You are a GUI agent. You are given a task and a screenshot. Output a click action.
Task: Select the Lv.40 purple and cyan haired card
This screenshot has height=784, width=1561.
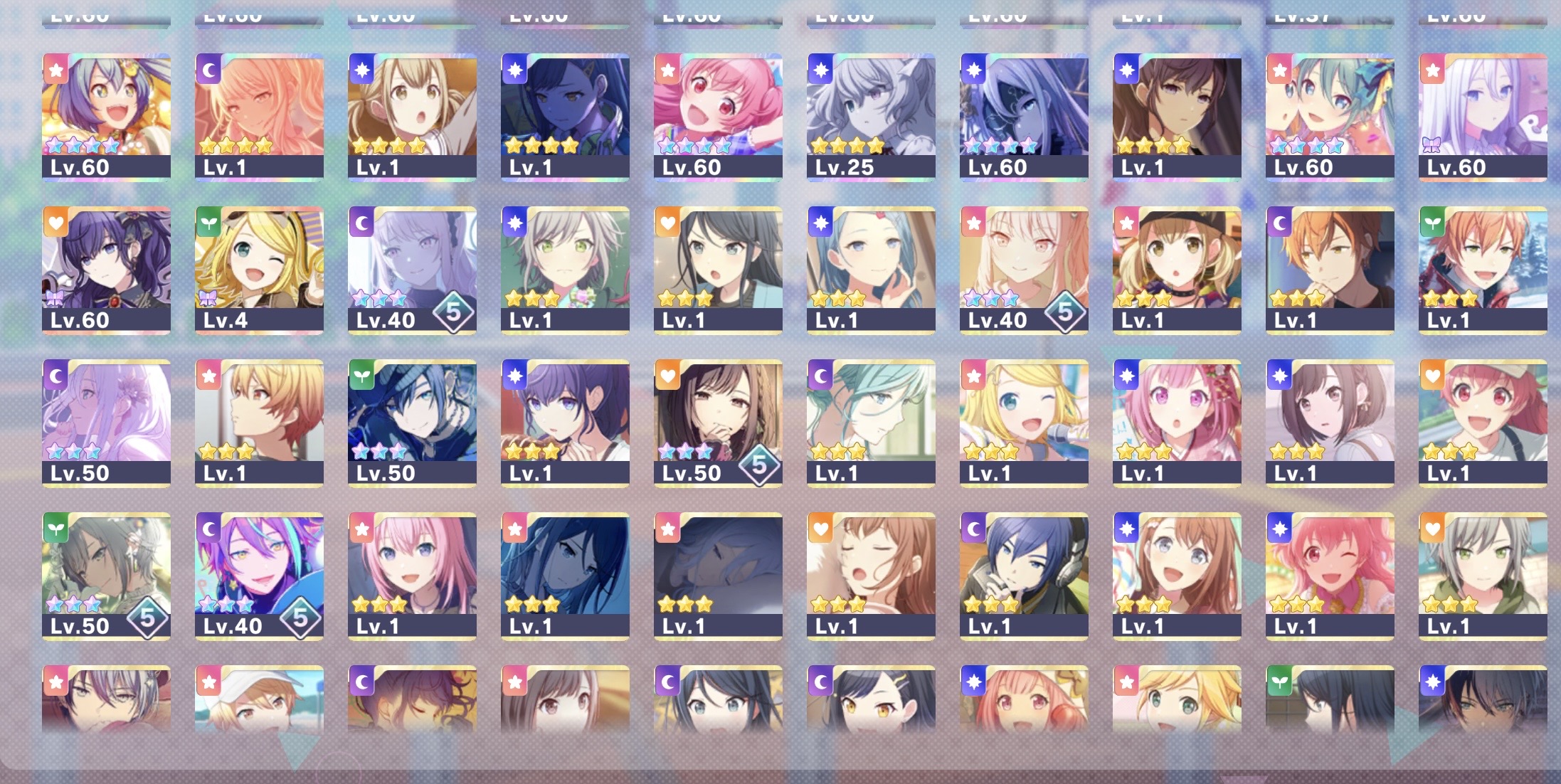259,576
